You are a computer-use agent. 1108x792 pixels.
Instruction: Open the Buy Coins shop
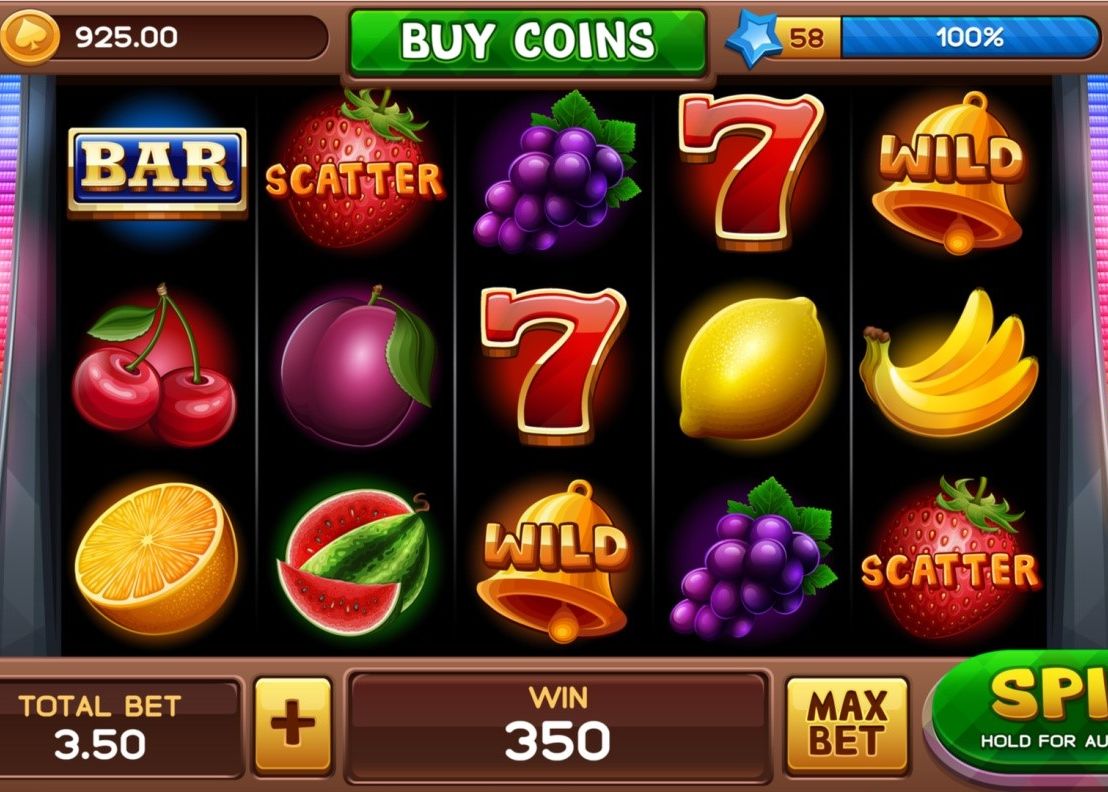coord(528,41)
